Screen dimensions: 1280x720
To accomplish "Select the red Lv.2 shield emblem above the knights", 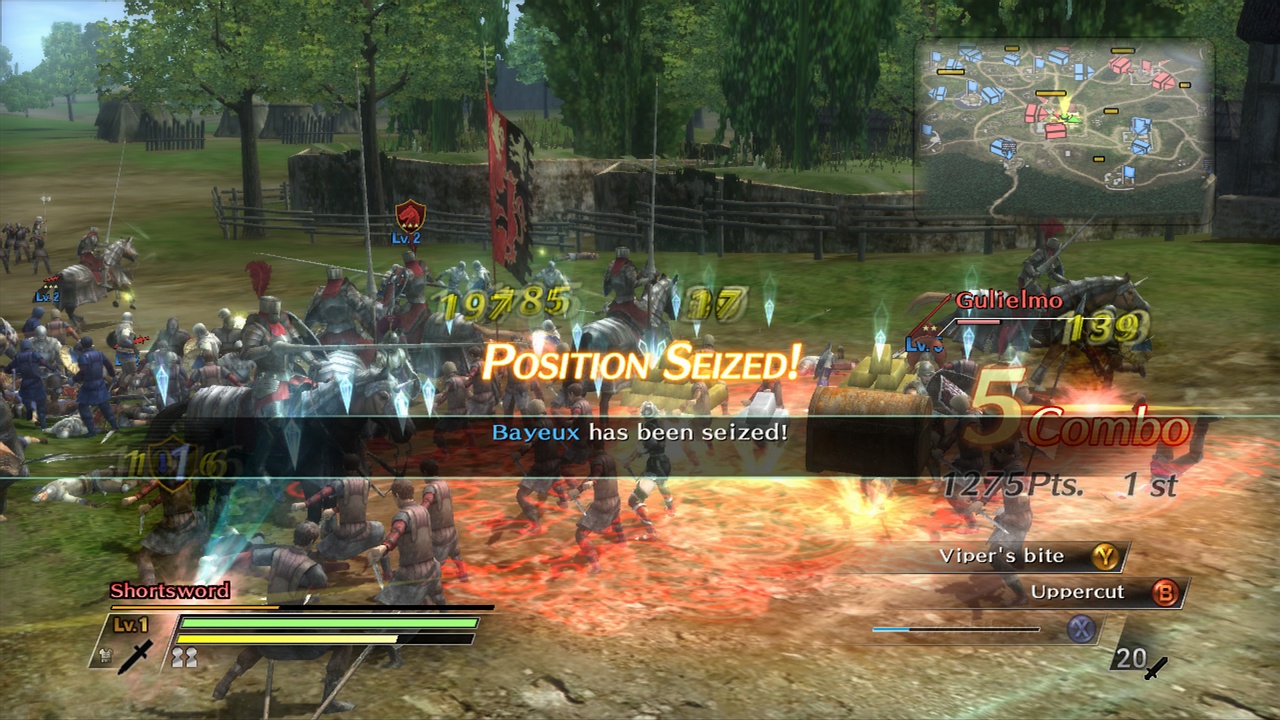I will click(413, 216).
